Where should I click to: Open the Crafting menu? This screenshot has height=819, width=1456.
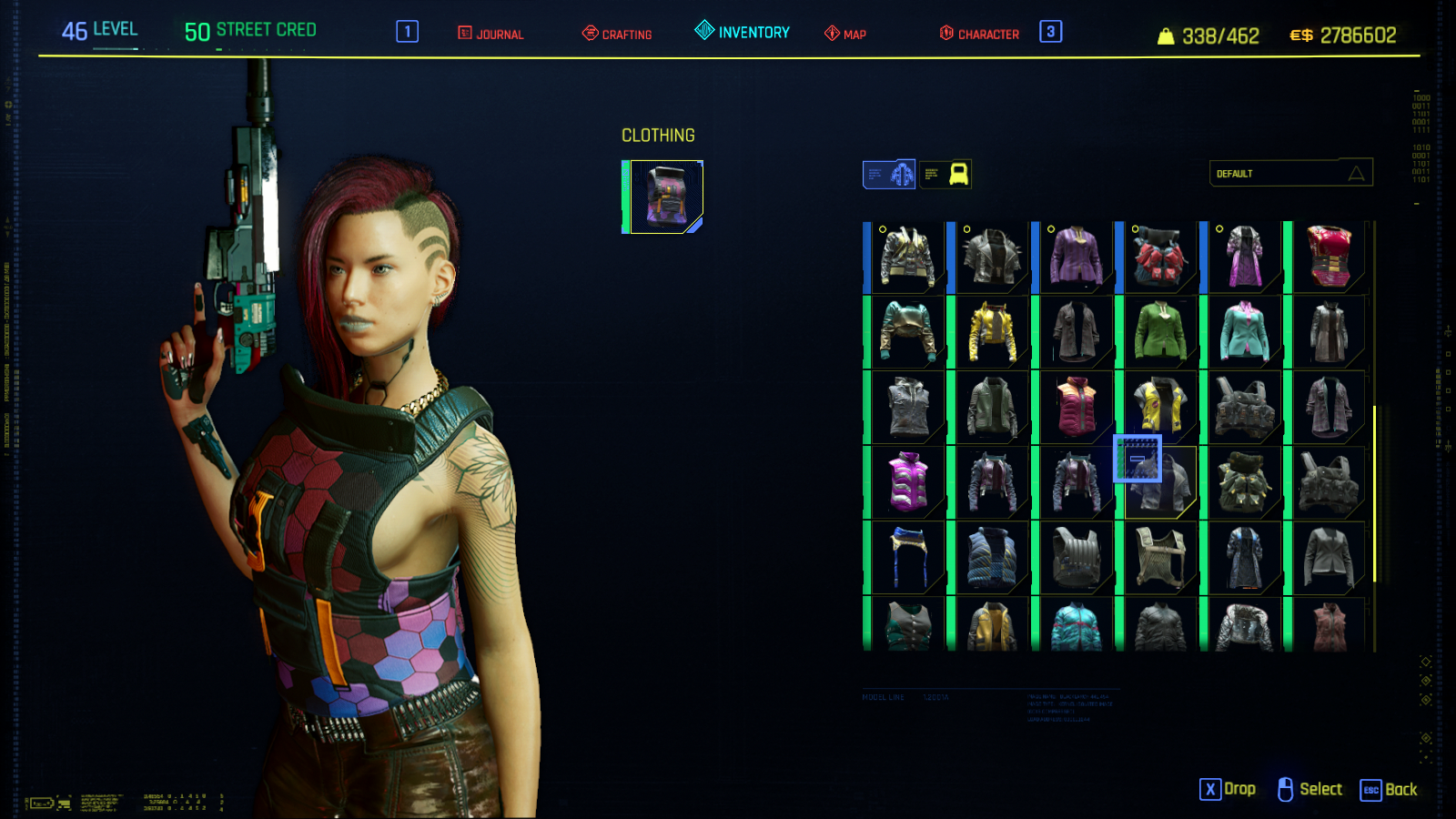coord(617,34)
